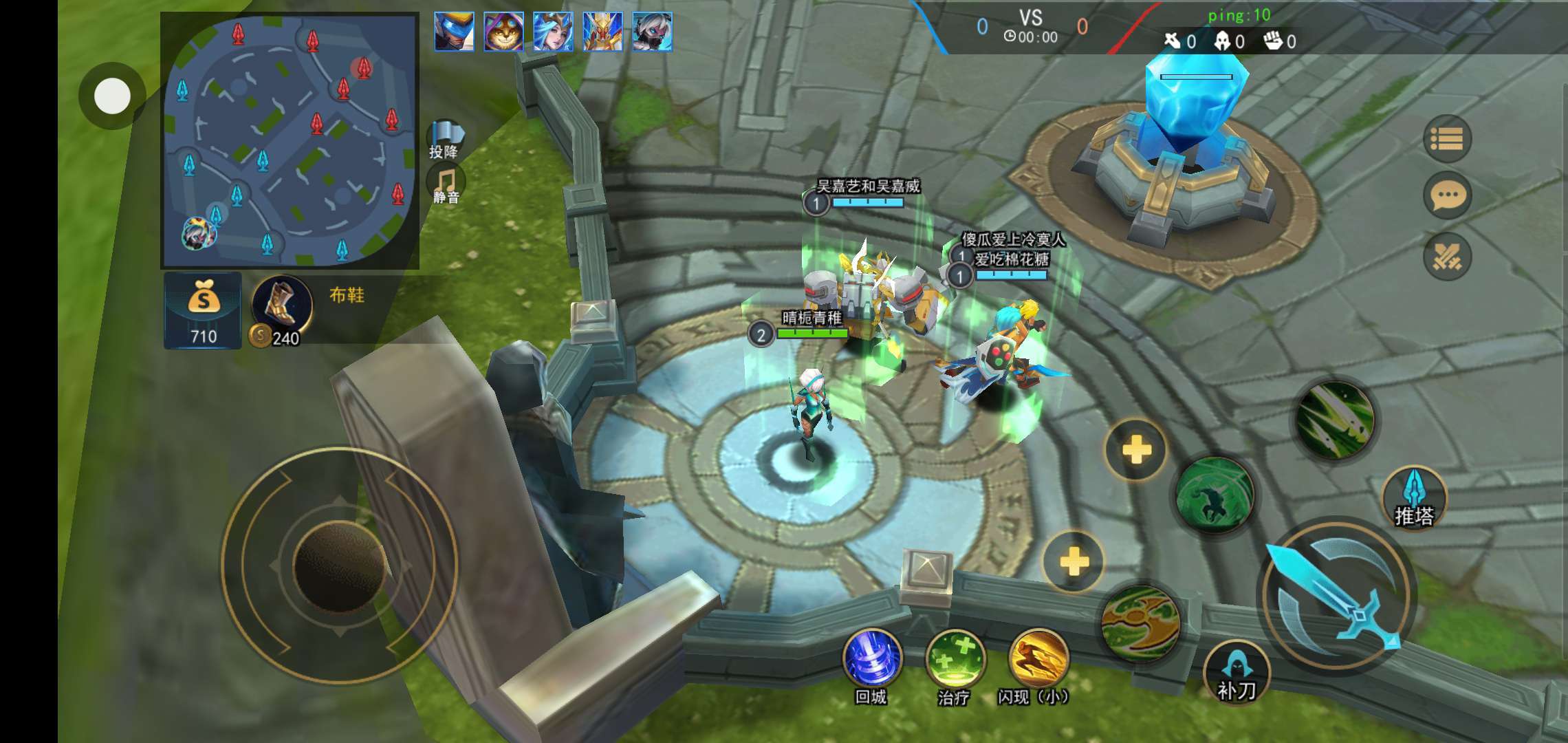
Task: Use the 治疗 heal spell
Action: click(x=955, y=659)
